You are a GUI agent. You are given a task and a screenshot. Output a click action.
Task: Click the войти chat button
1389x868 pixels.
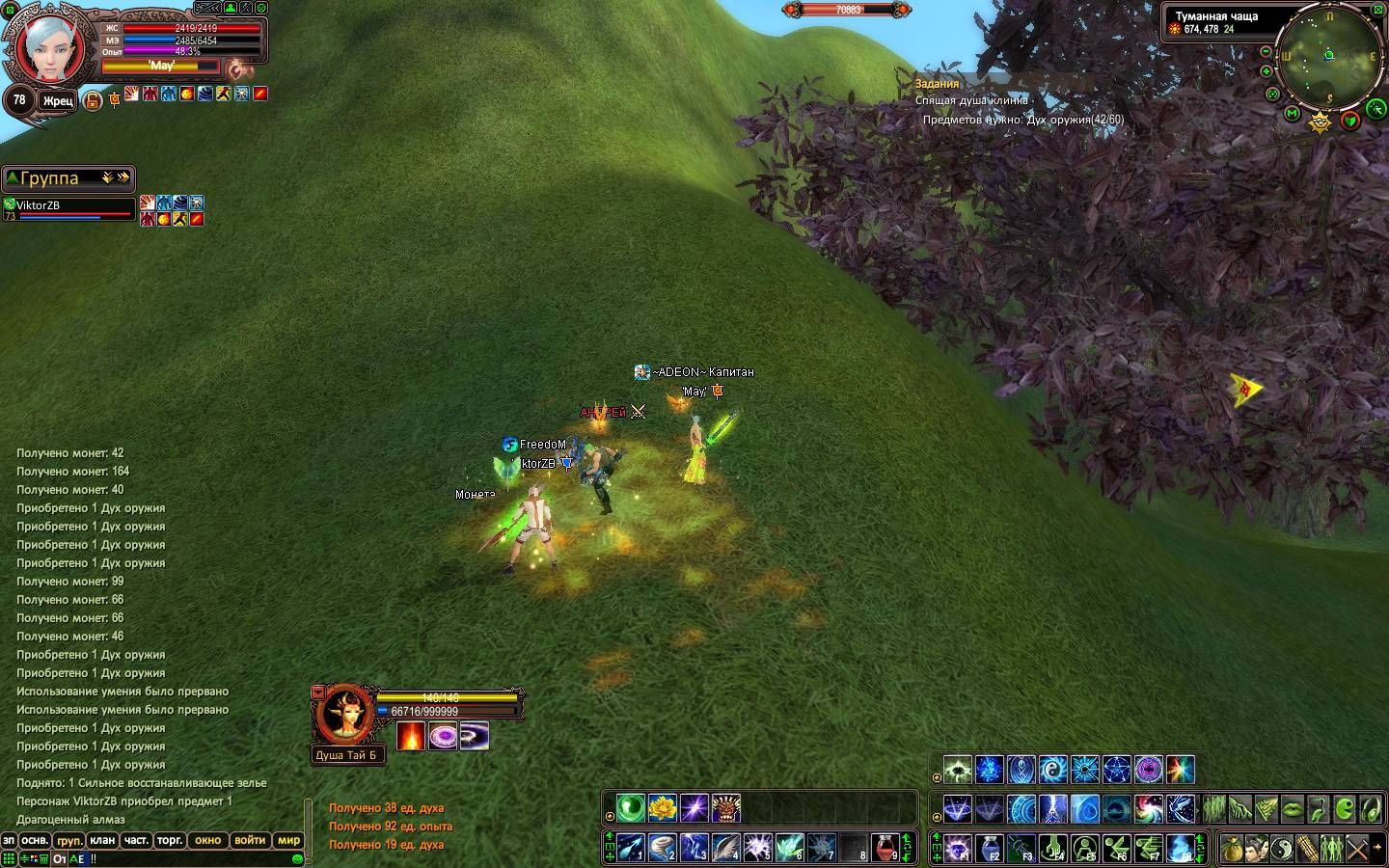pyautogui.click(x=250, y=840)
